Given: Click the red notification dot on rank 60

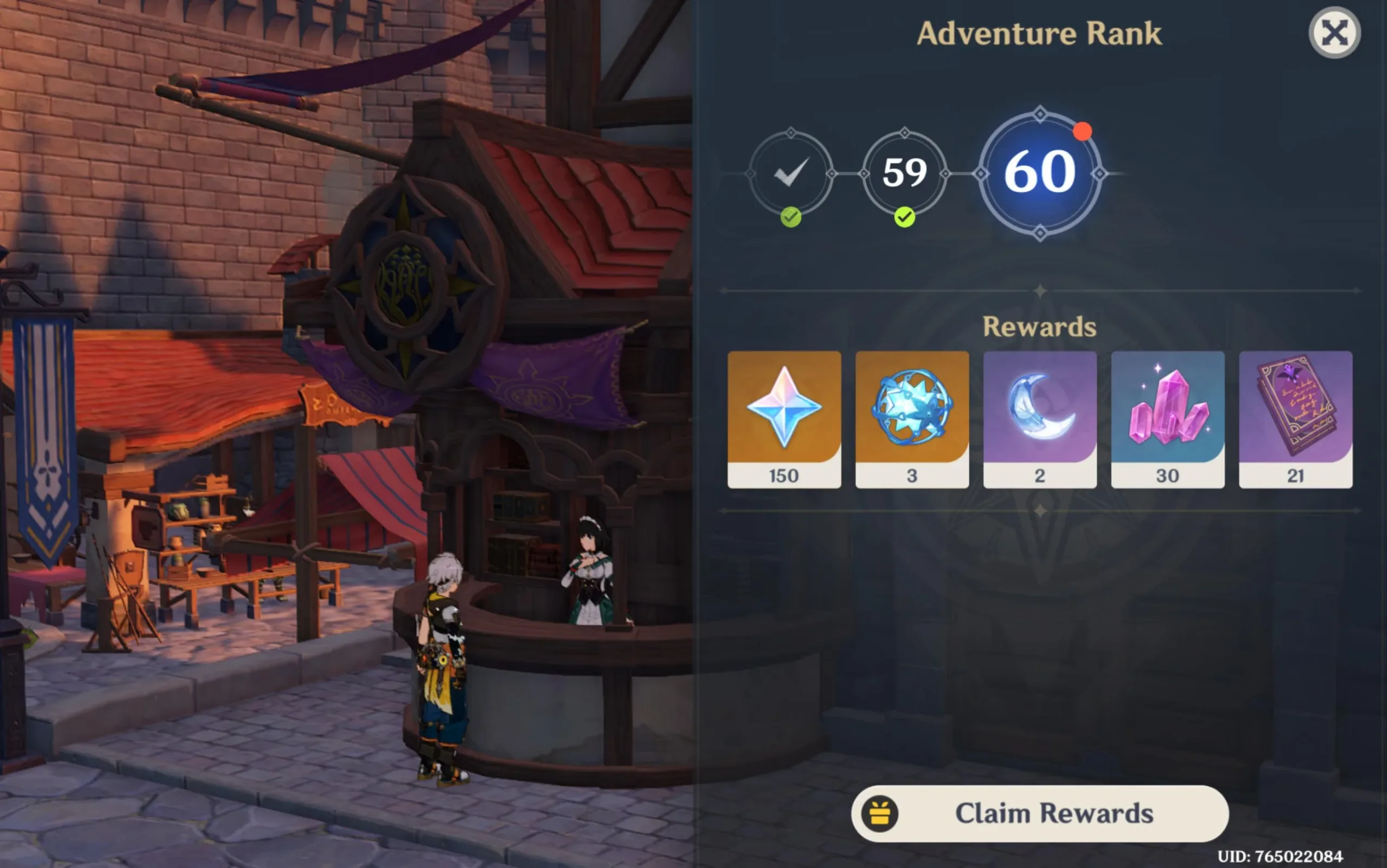Looking at the screenshot, I should point(1083,131).
